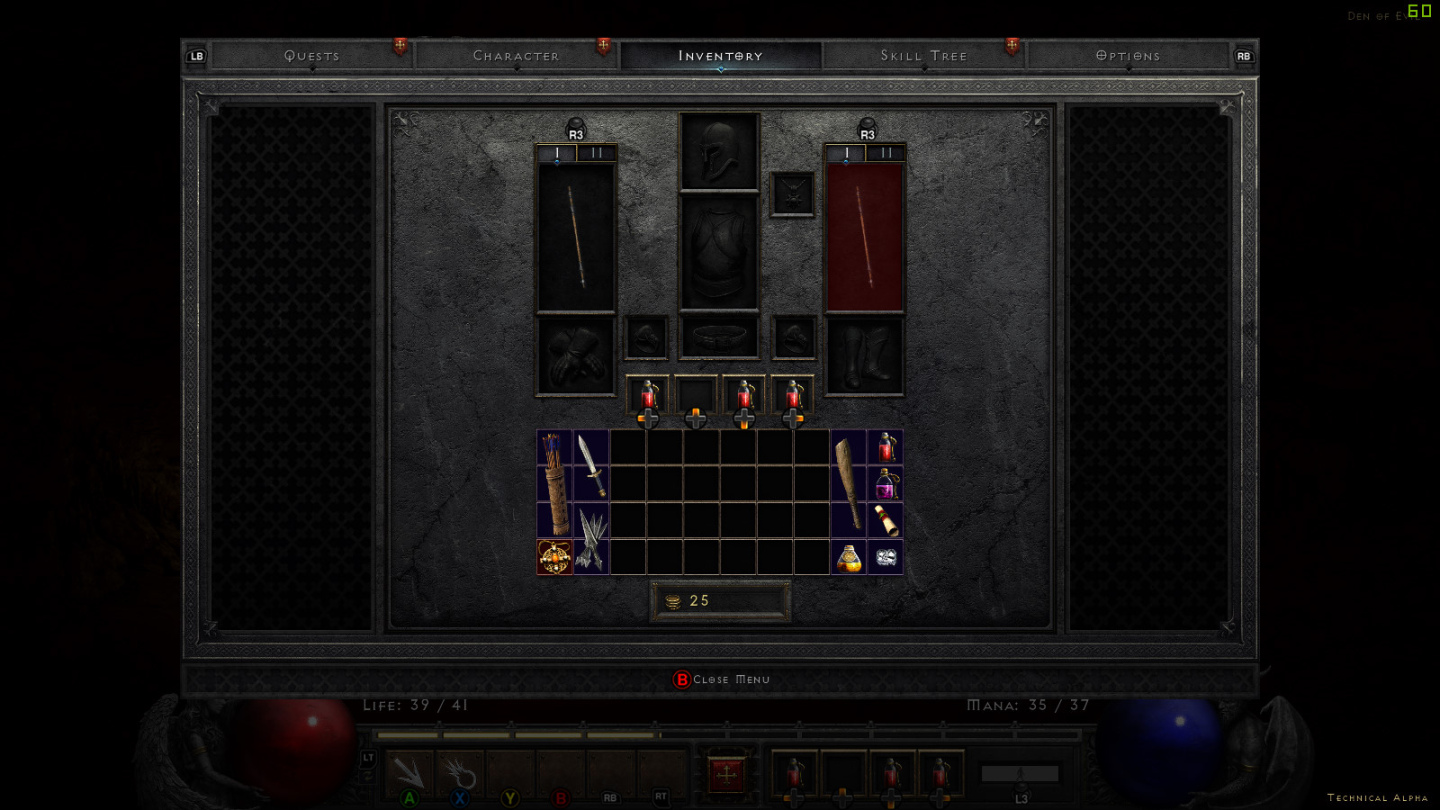This screenshot has width=1440, height=810.
Task: Select the dagger in the inventory grid
Action: (591, 466)
